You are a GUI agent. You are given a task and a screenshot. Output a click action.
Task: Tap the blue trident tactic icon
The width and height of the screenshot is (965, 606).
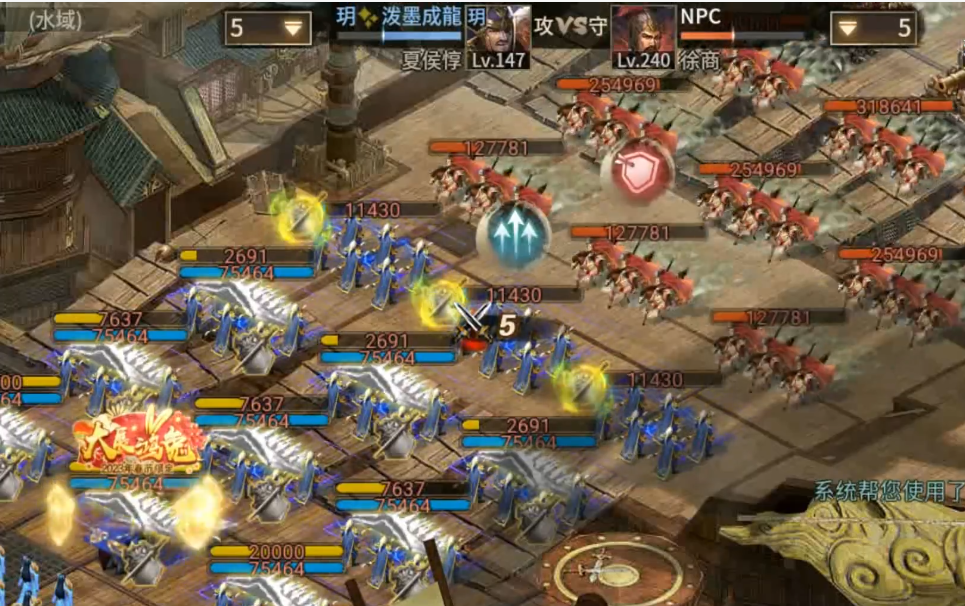coord(513,232)
